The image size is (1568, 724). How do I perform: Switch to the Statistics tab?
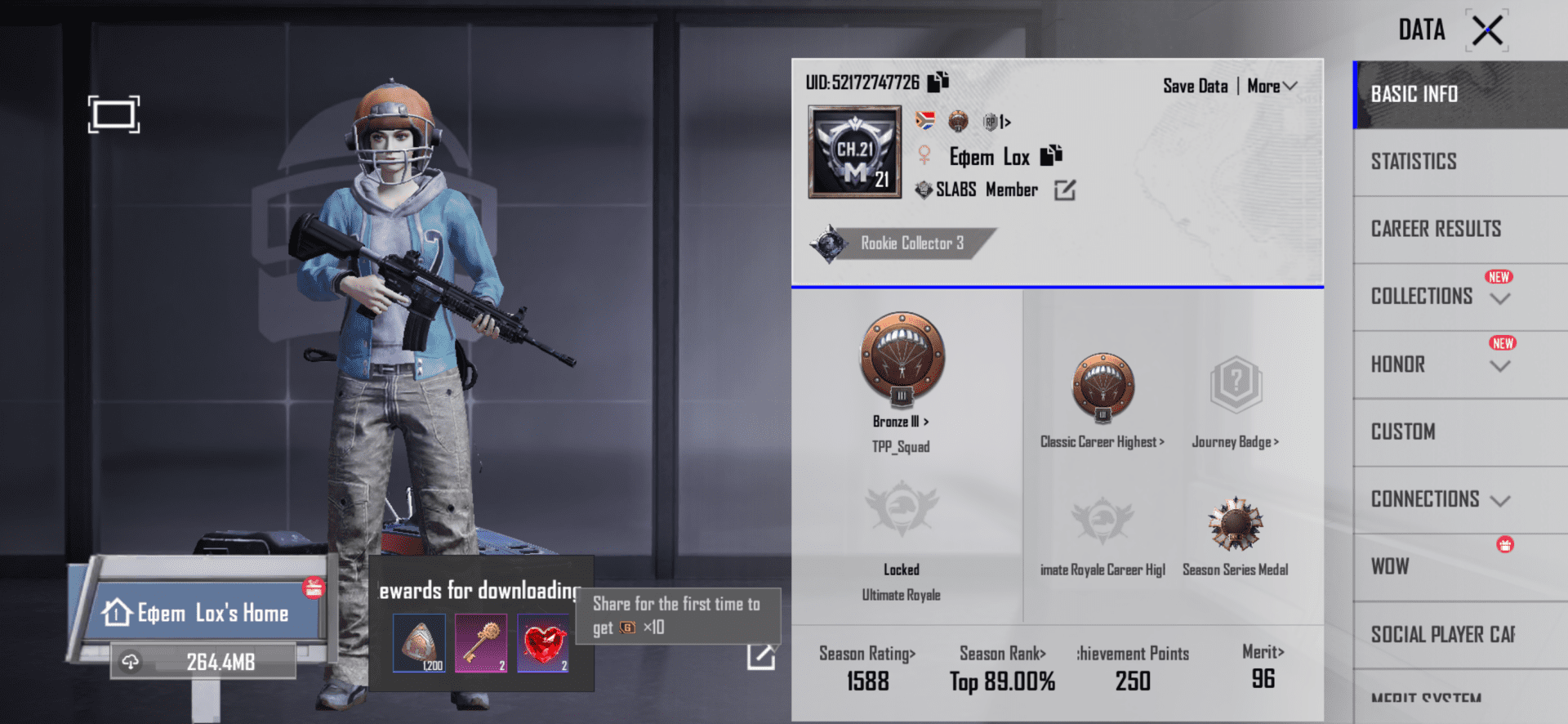[x=1412, y=161]
